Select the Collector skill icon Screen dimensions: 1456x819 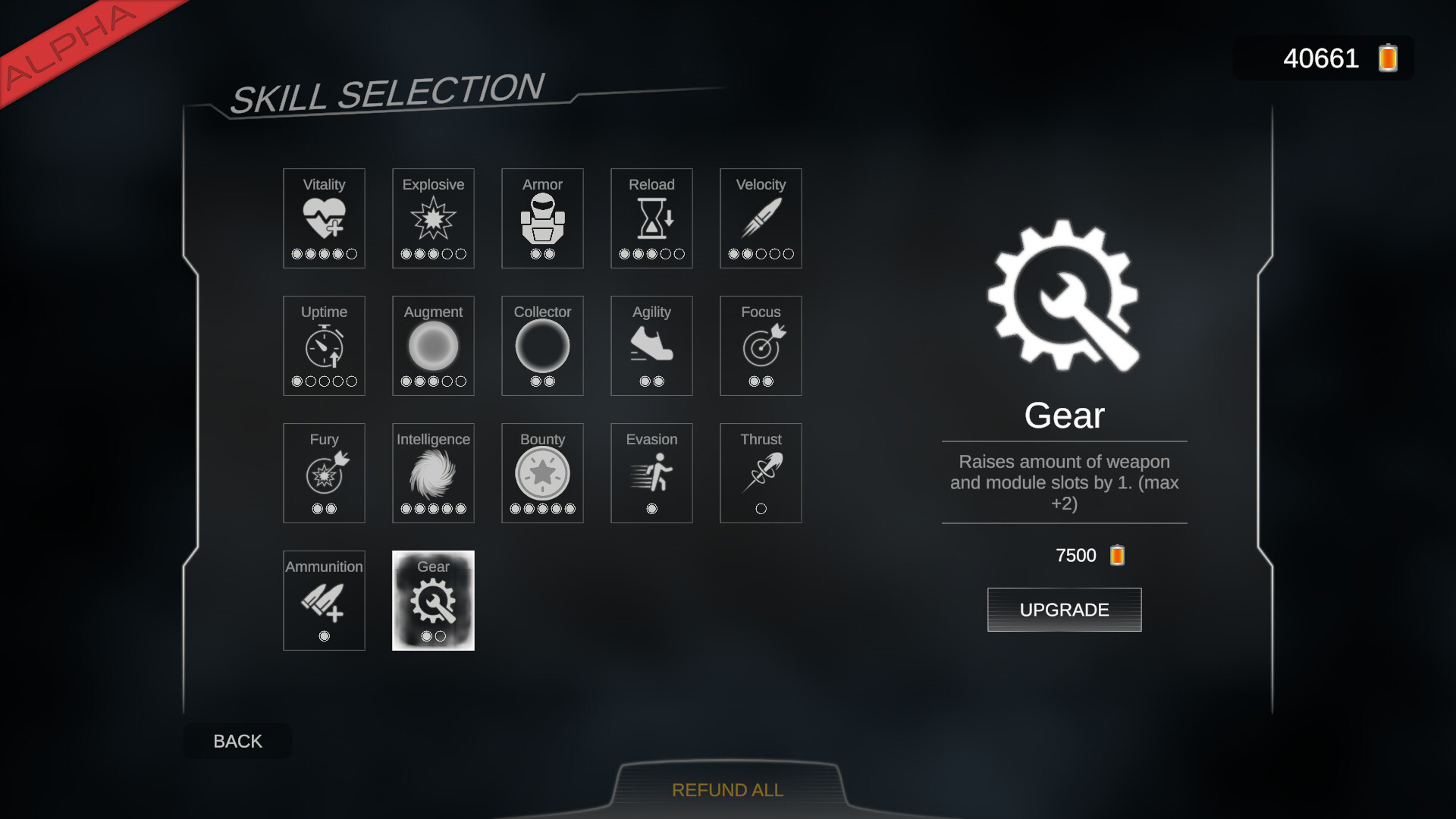pos(541,346)
